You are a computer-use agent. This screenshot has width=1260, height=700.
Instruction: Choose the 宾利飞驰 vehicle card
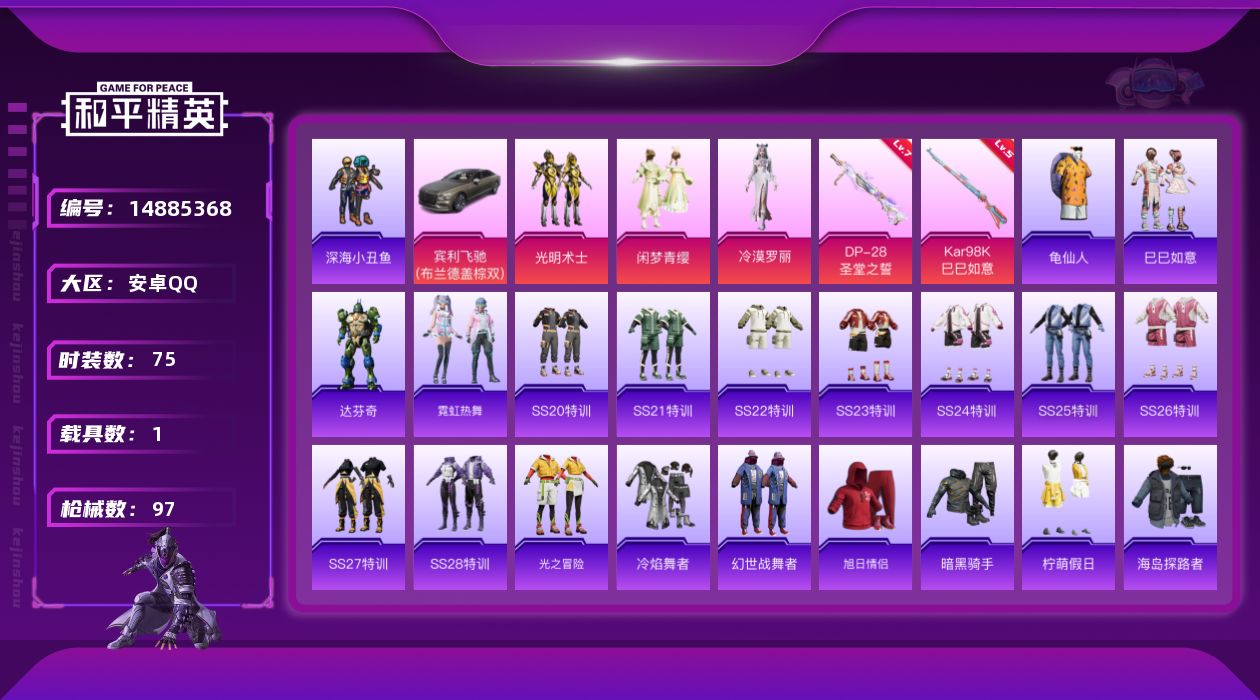[460, 211]
